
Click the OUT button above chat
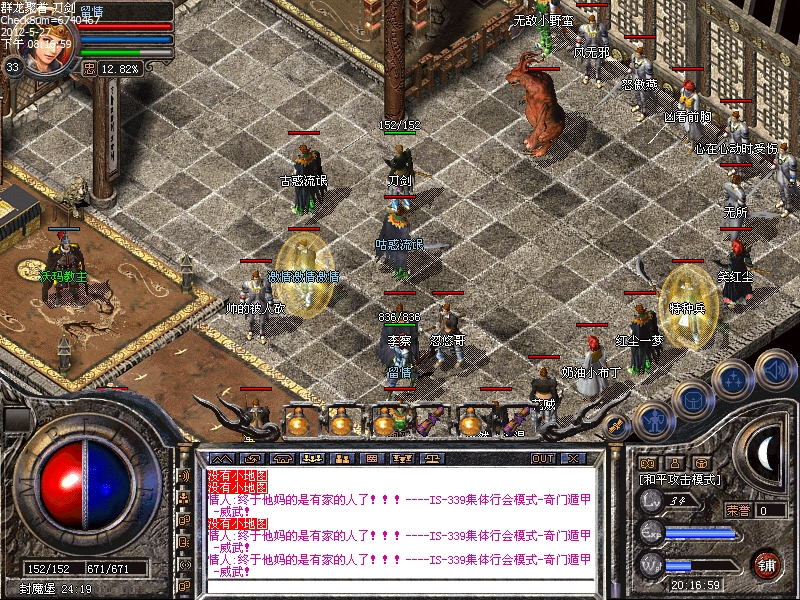(x=543, y=458)
